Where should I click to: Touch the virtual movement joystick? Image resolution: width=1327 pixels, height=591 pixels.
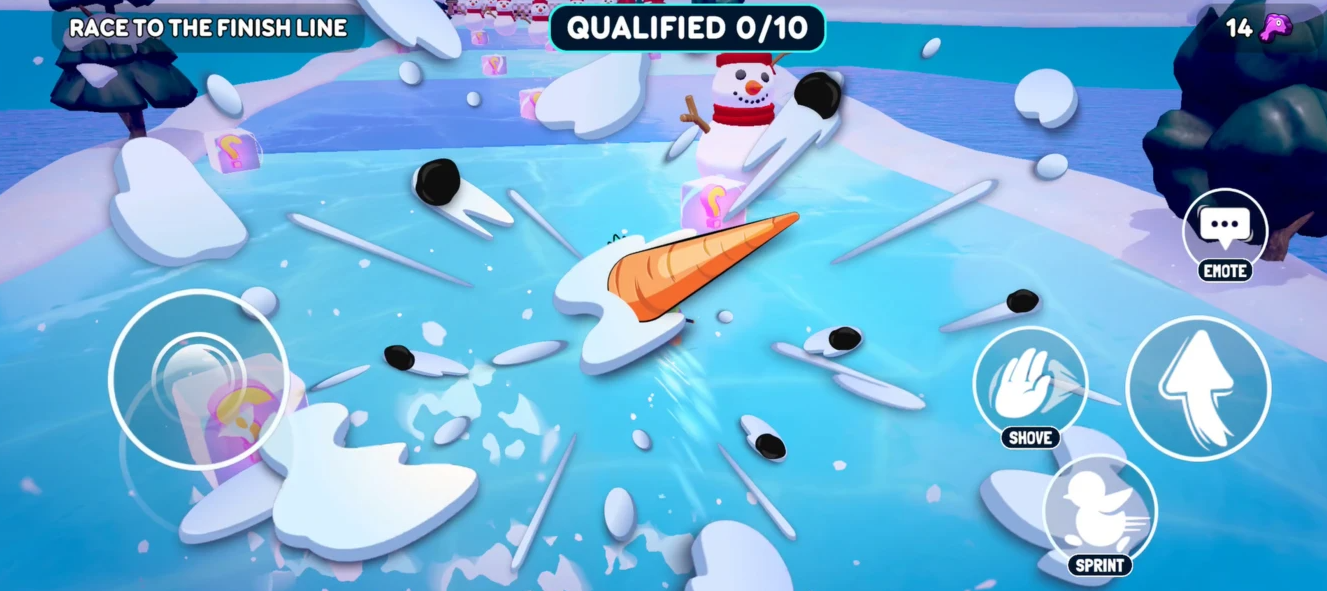click(198, 379)
